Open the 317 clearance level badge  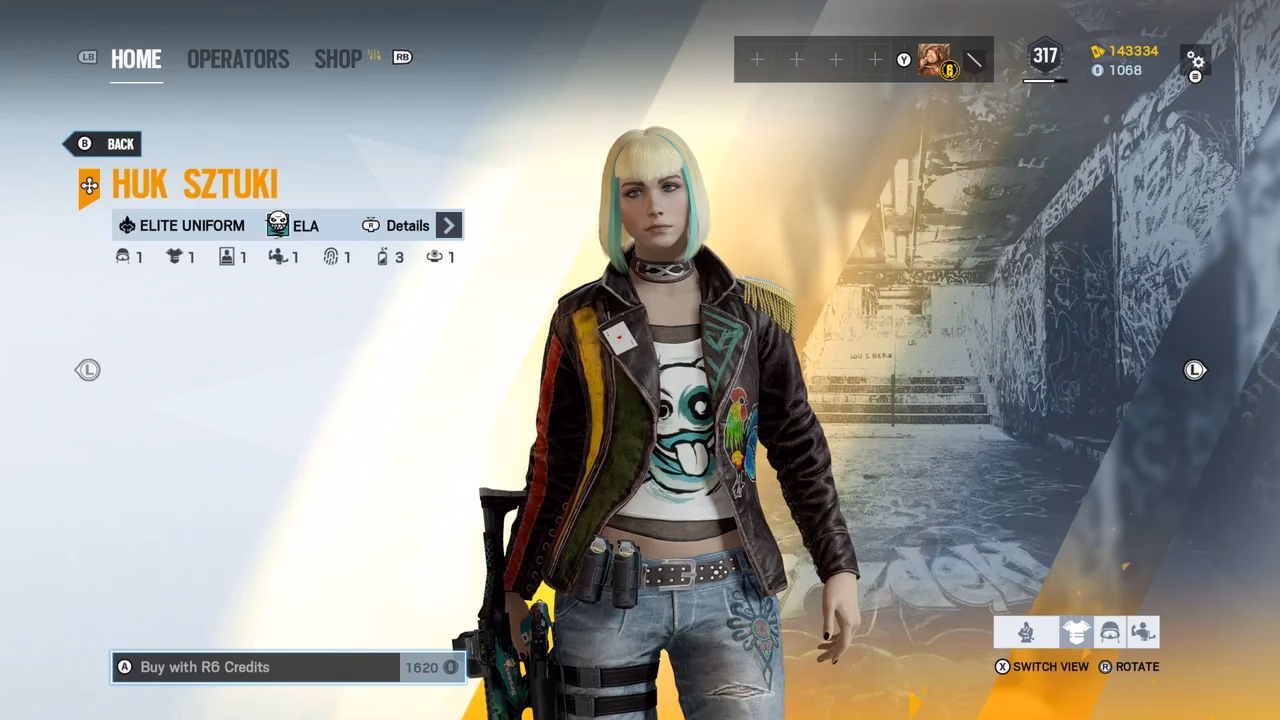tap(1045, 57)
